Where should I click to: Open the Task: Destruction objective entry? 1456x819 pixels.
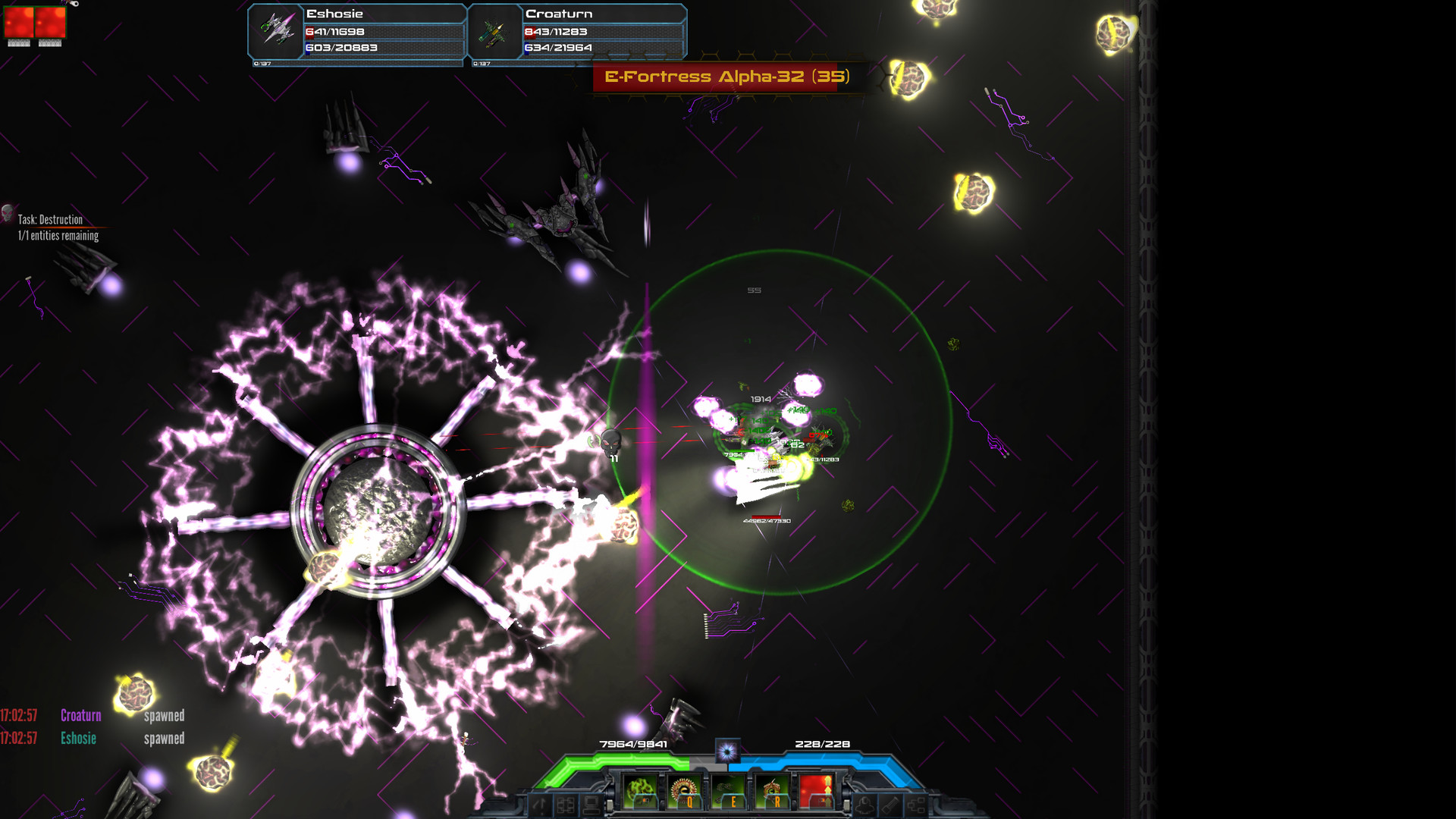[49, 220]
